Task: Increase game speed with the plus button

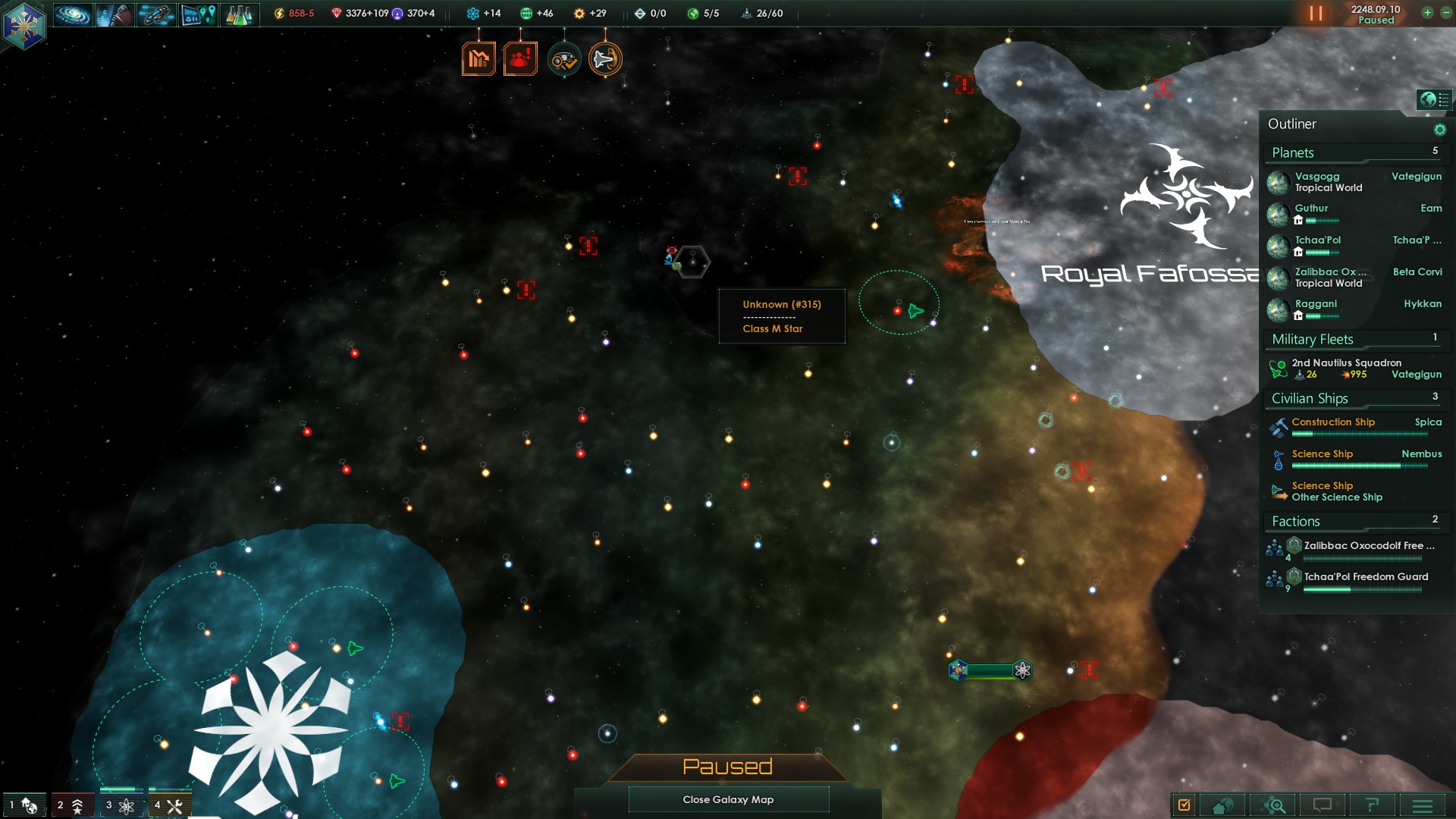Action: pos(1427,13)
